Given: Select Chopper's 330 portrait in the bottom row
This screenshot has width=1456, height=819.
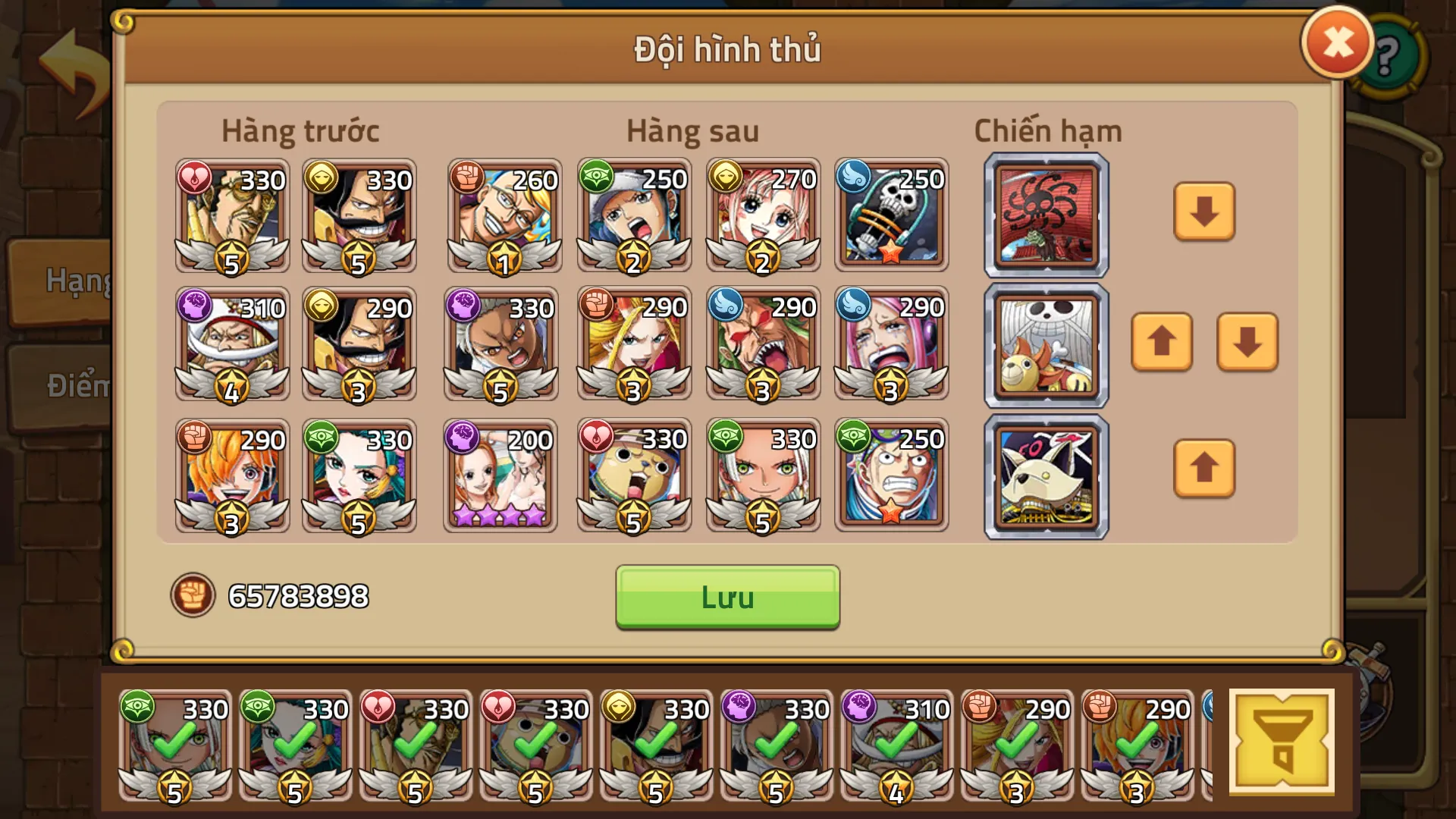Looking at the screenshot, I should 633,475.
